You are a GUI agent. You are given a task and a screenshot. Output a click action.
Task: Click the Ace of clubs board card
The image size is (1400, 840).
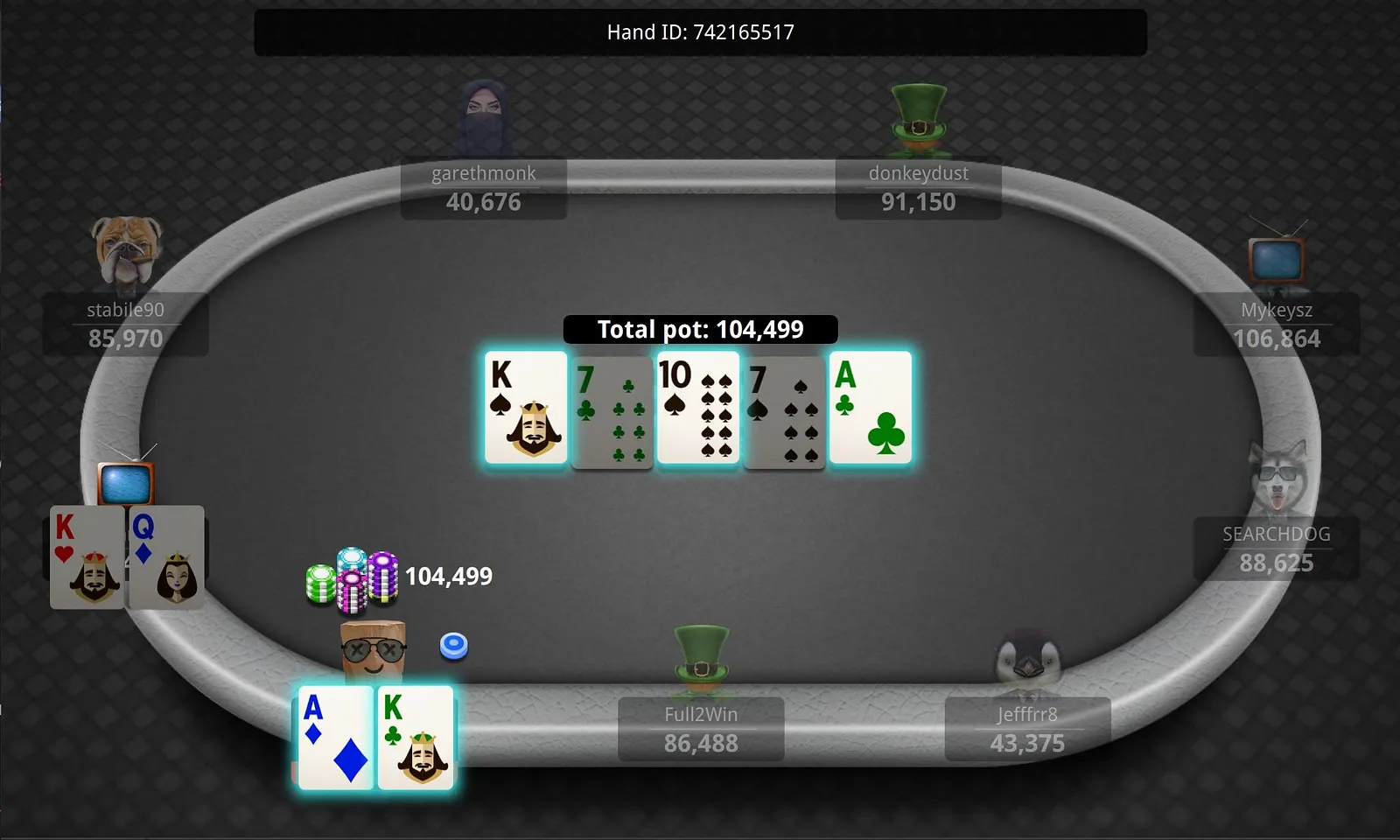coord(871,408)
